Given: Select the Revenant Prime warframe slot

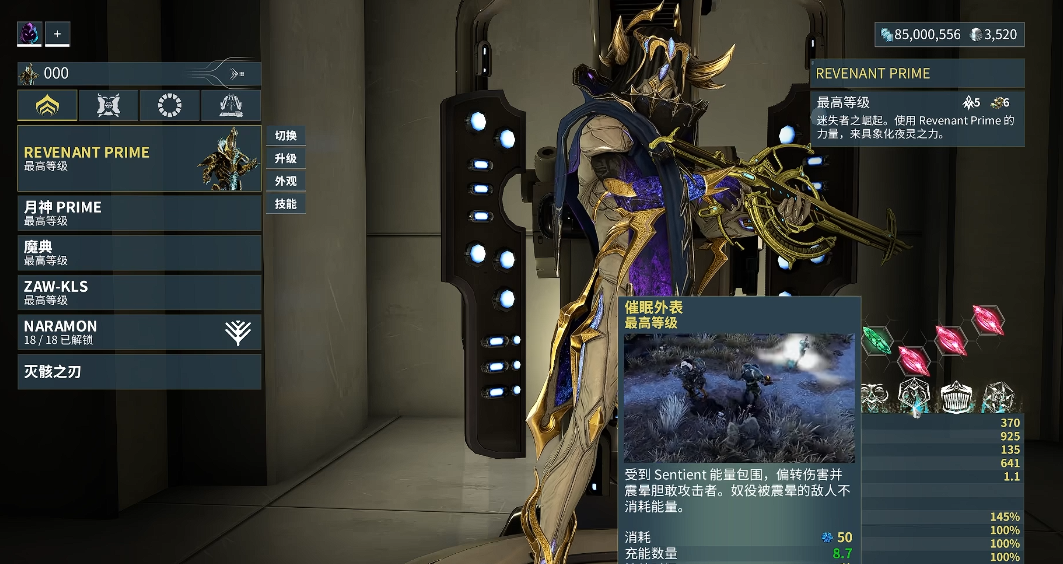Looking at the screenshot, I should [x=139, y=159].
